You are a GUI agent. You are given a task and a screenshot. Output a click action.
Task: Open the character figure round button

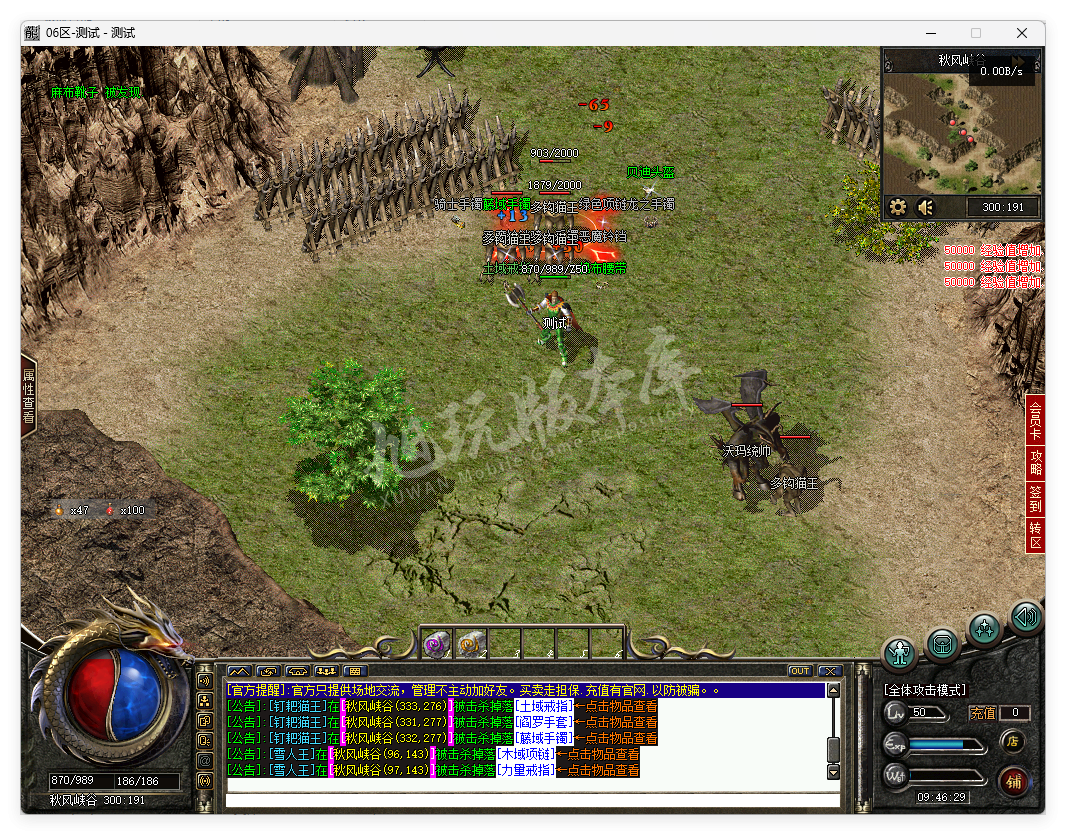coord(901,654)
